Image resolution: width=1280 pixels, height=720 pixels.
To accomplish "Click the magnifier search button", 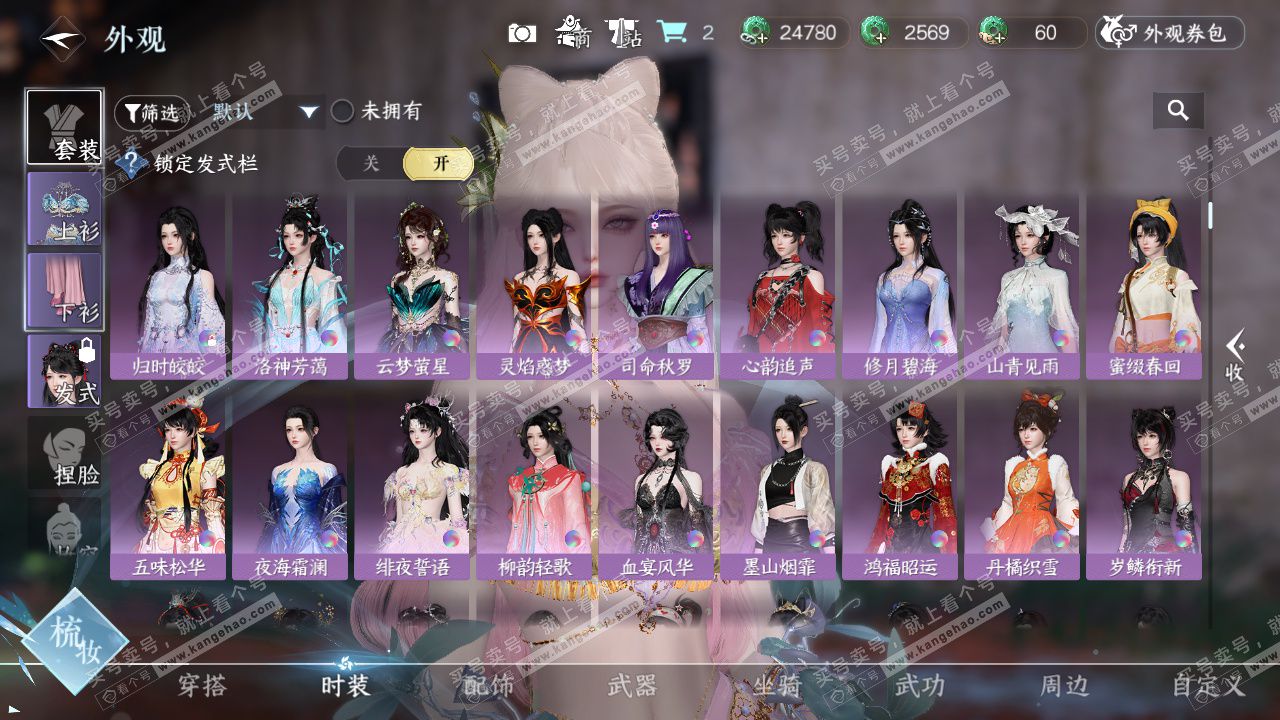I will pos(1178,111).
